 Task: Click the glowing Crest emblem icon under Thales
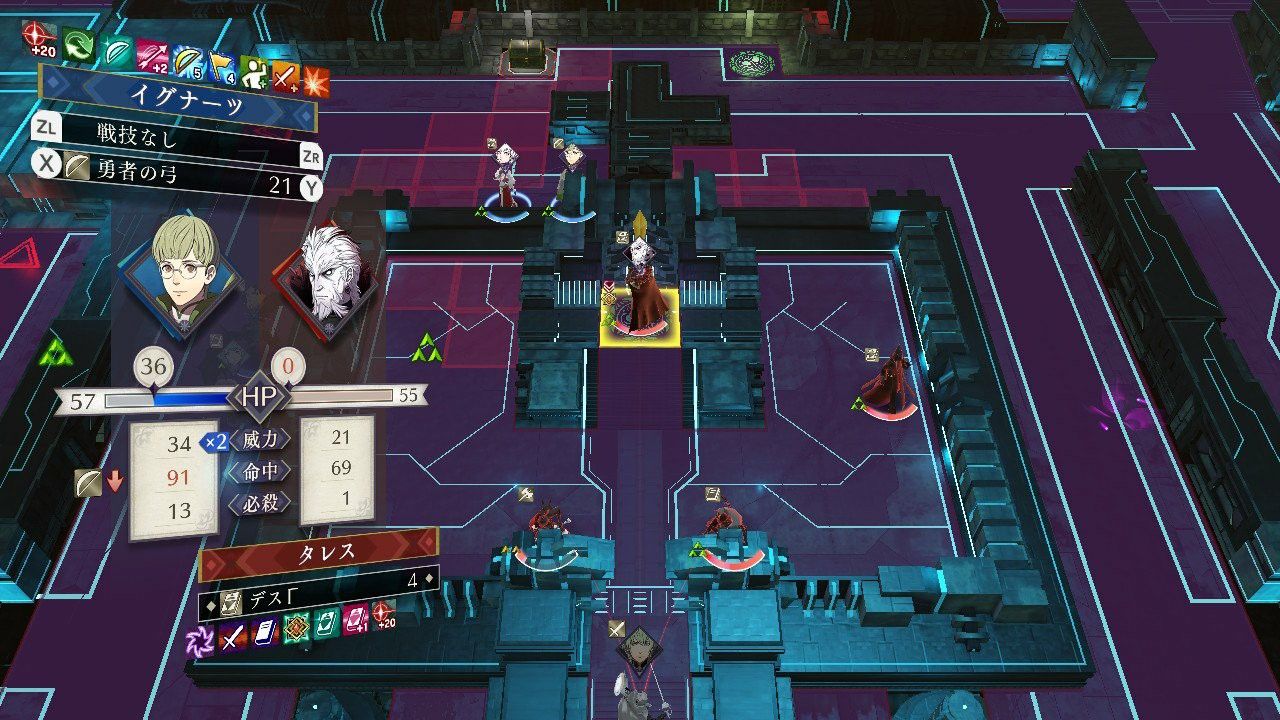(296, 628)
